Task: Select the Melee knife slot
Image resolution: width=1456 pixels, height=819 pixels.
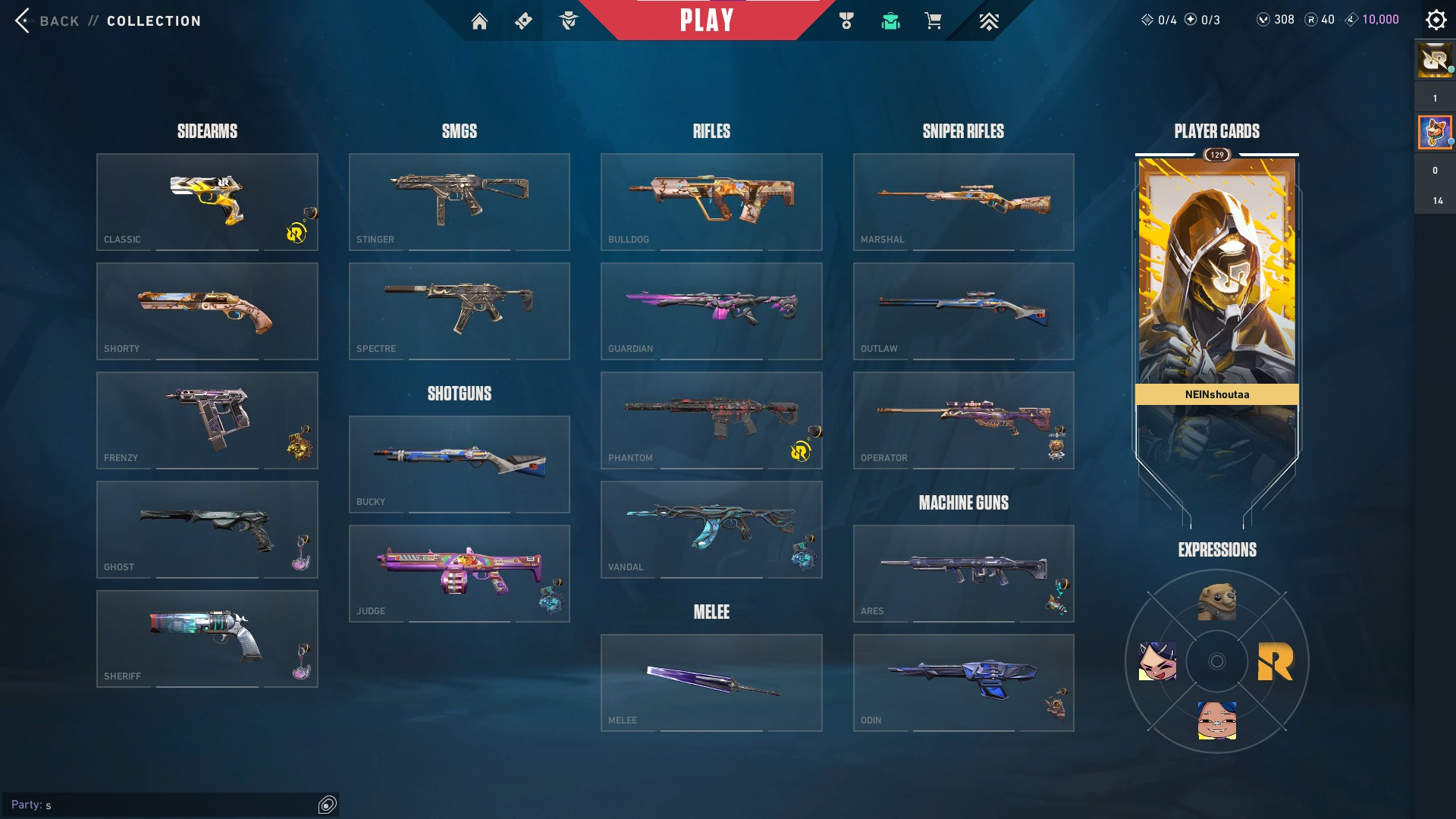Action: [711, 682]
